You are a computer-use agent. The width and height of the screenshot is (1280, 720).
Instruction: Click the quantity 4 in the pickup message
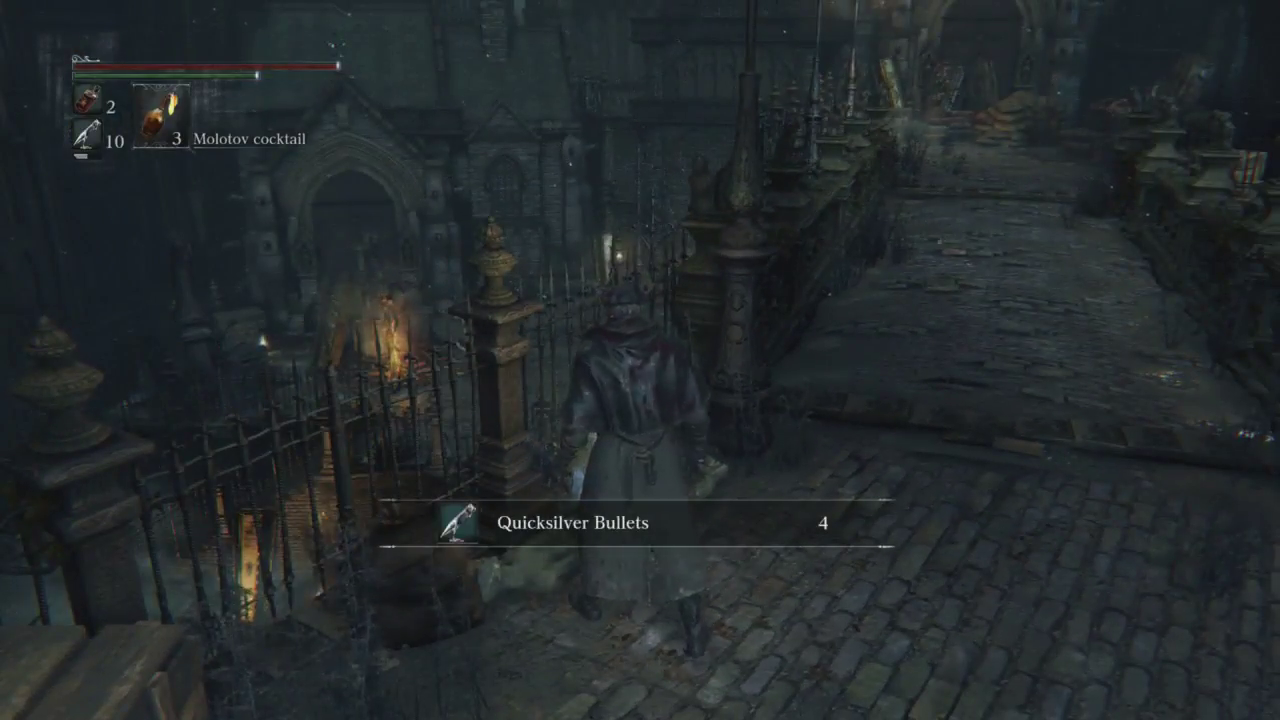[x=823, y=523]
